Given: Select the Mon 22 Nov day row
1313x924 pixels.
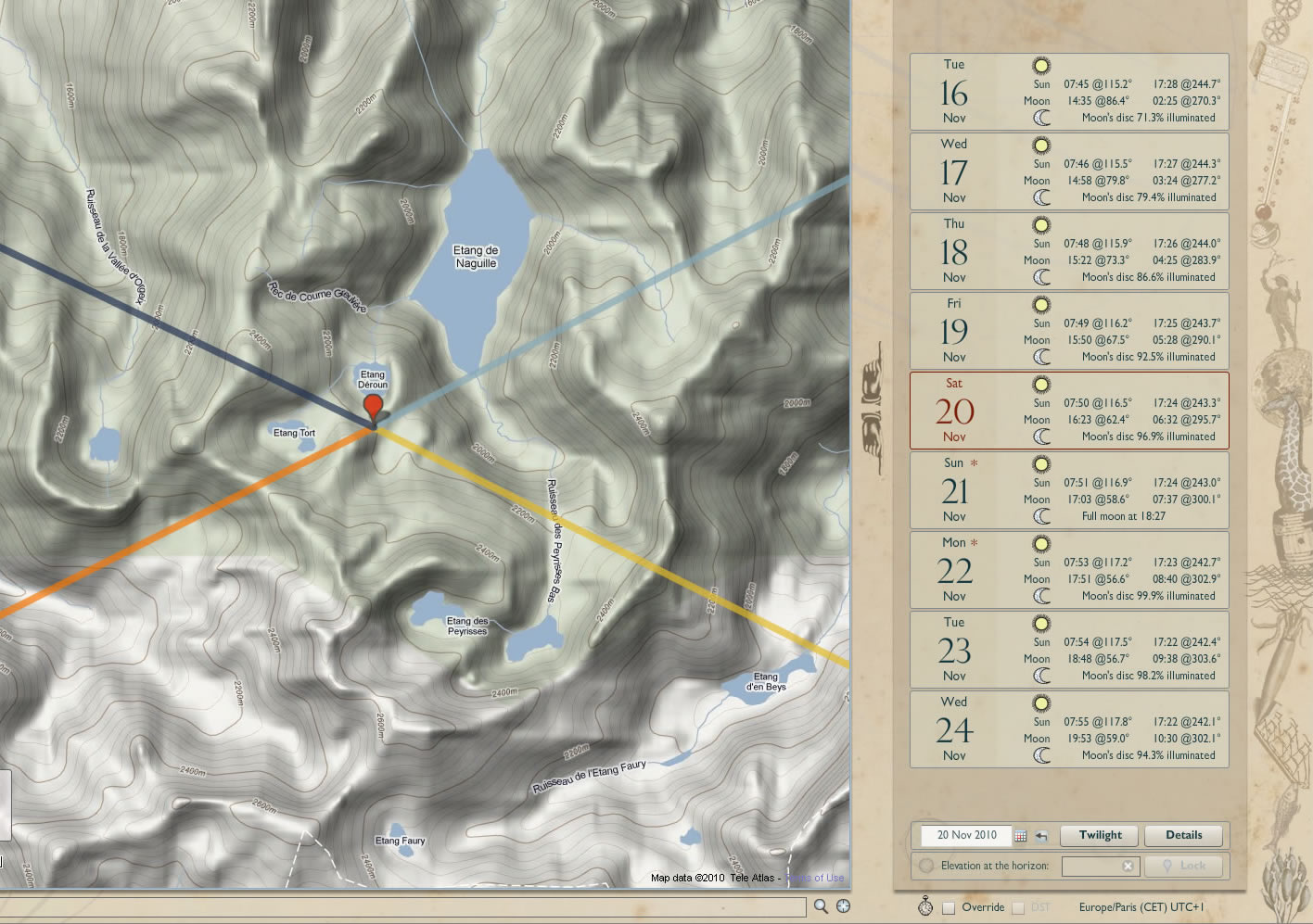Looking at the screenshot, I should pos(1069,570).
